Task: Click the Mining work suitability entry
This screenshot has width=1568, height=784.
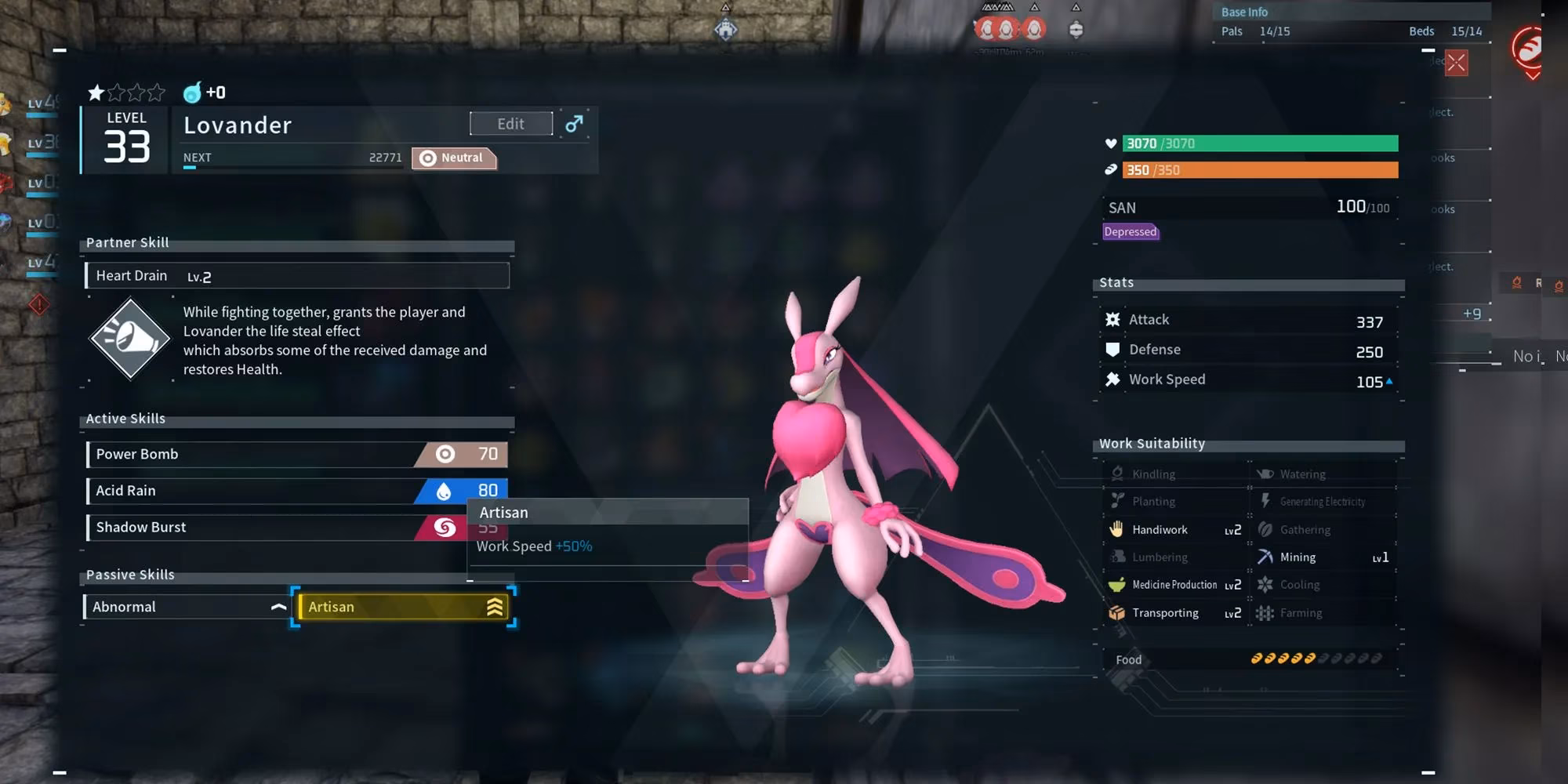Action: 1322,557
